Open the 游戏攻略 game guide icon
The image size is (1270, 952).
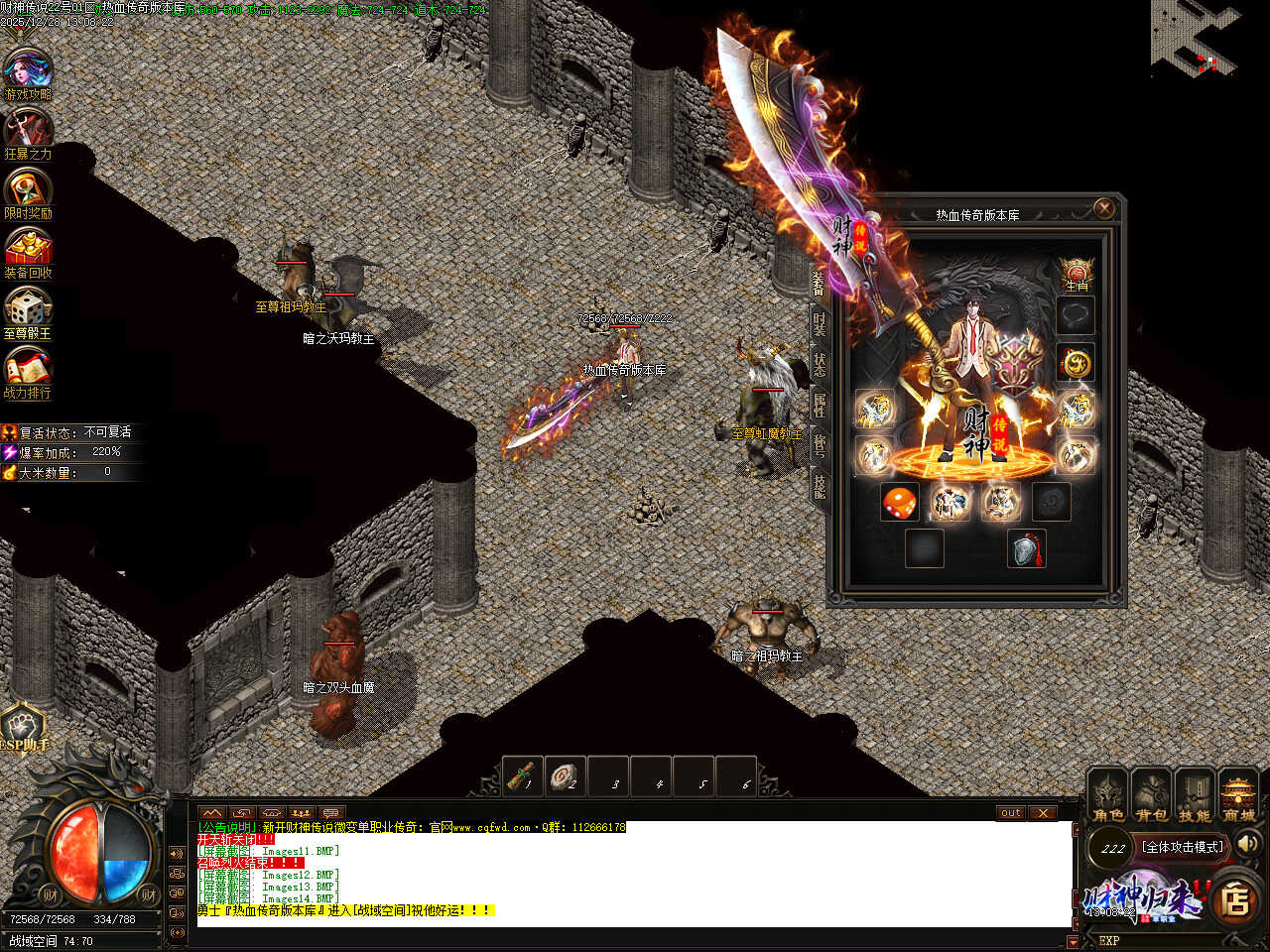point(28,73)
